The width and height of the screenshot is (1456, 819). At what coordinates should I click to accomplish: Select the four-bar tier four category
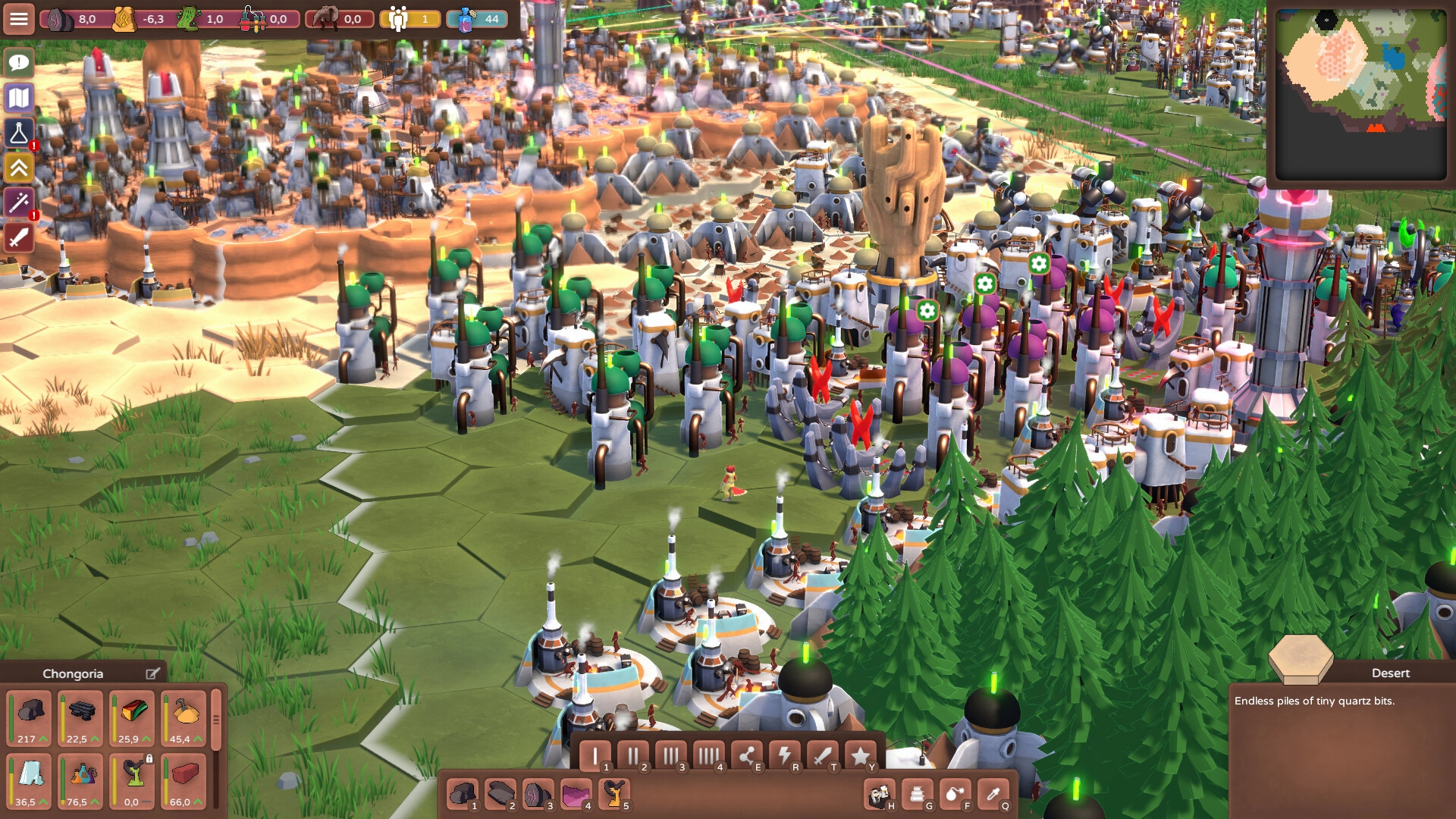pos(708,756)
